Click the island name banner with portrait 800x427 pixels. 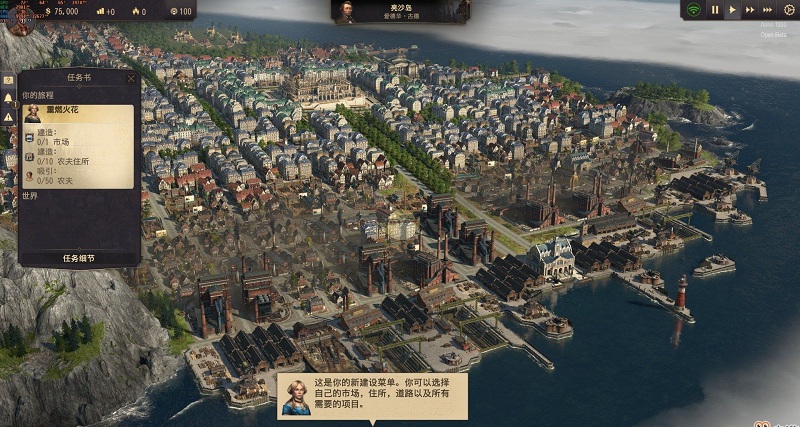coord(400,11)
